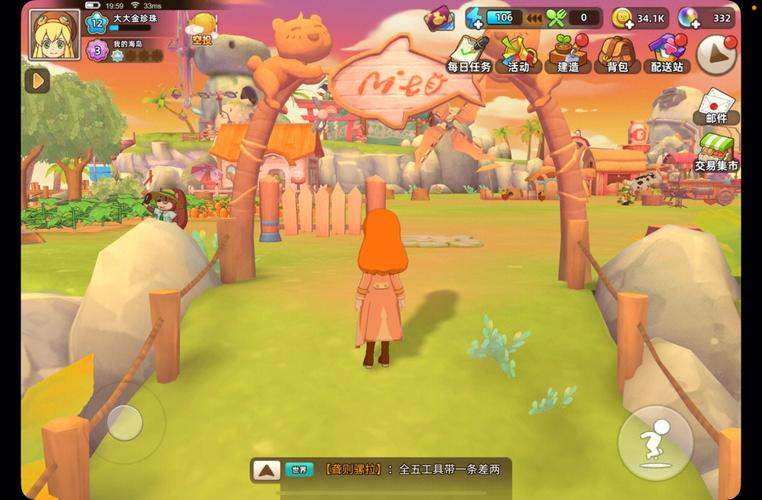The width and height of the screenshot is (762, 500).
Task: Tap the 我的海岛 island level badge
Action: pyautogui.click(x=97, y=50)
